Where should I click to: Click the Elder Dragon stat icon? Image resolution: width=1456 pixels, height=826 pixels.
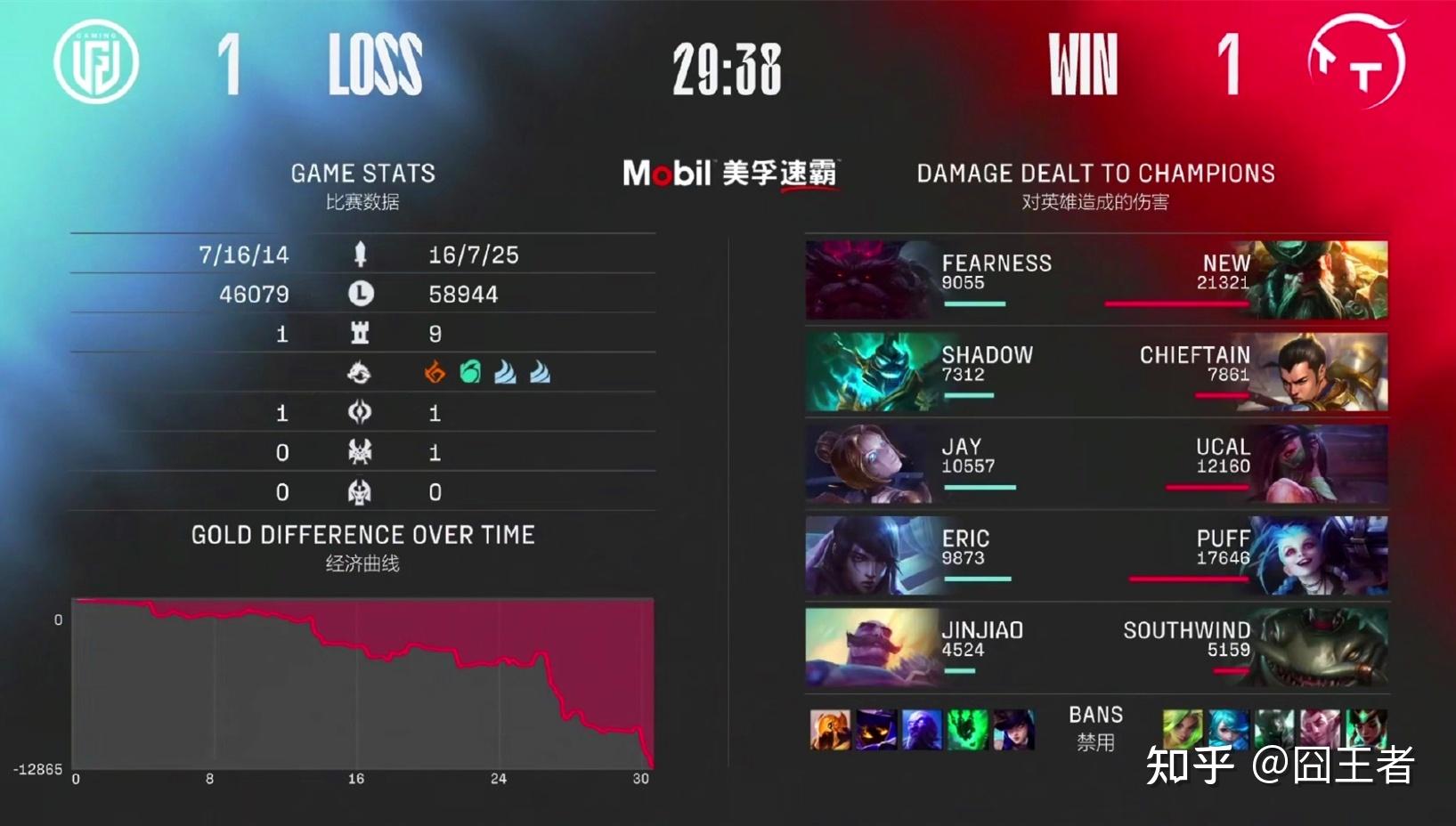[x=360, y=491]
